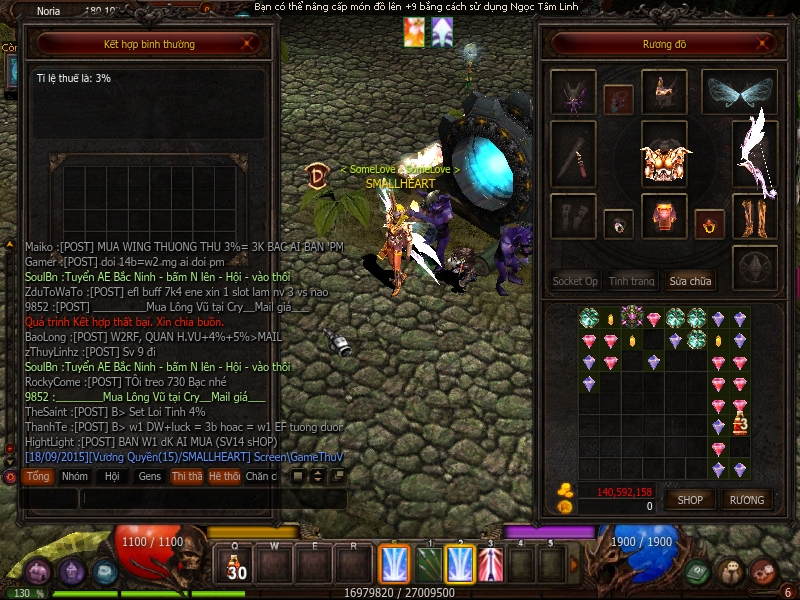The width and height of the screenshot is (800, 600).
Task: Select the equipped white bow slot
Action: click(x=755, y=153)
